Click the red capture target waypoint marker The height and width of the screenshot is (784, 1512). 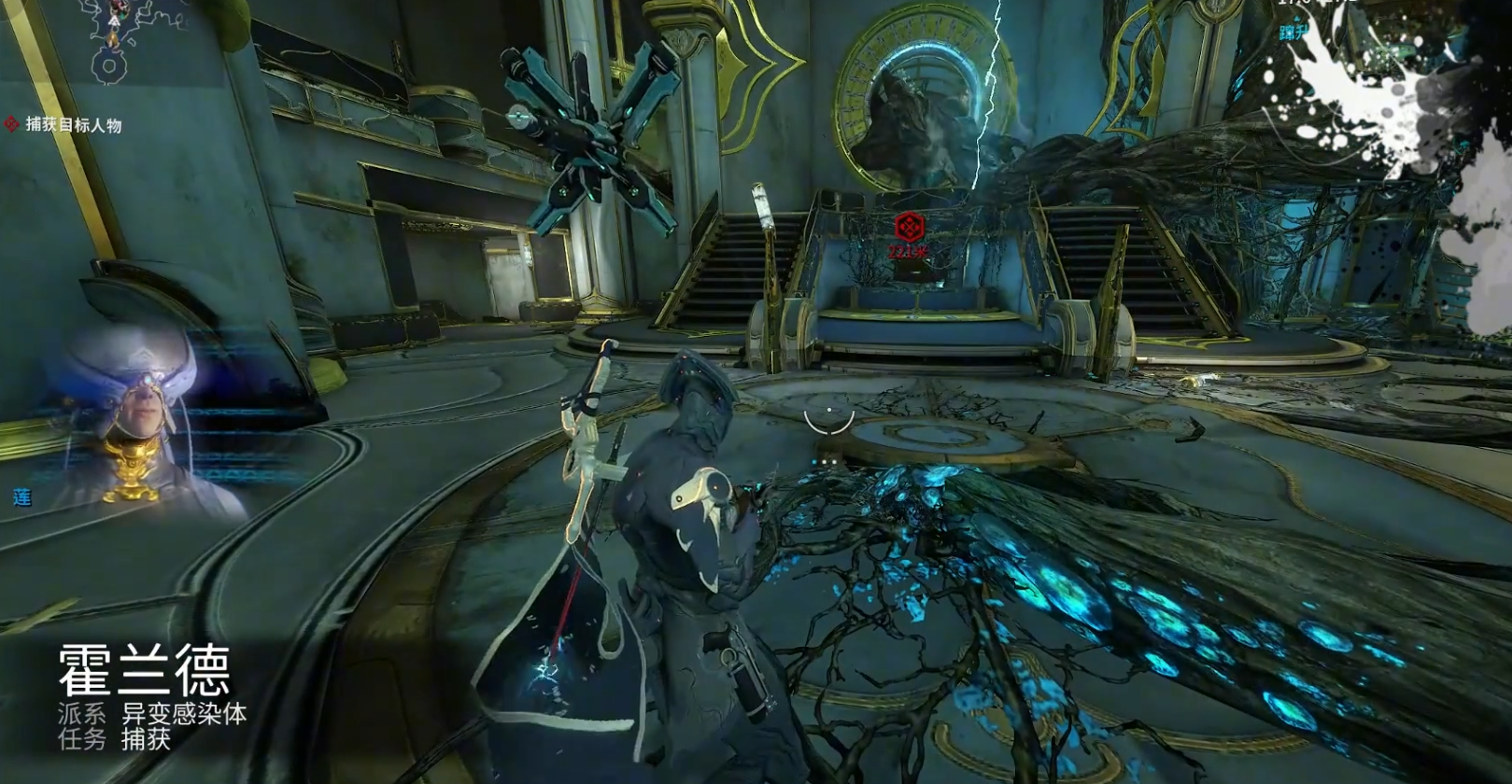pos(907,227)
